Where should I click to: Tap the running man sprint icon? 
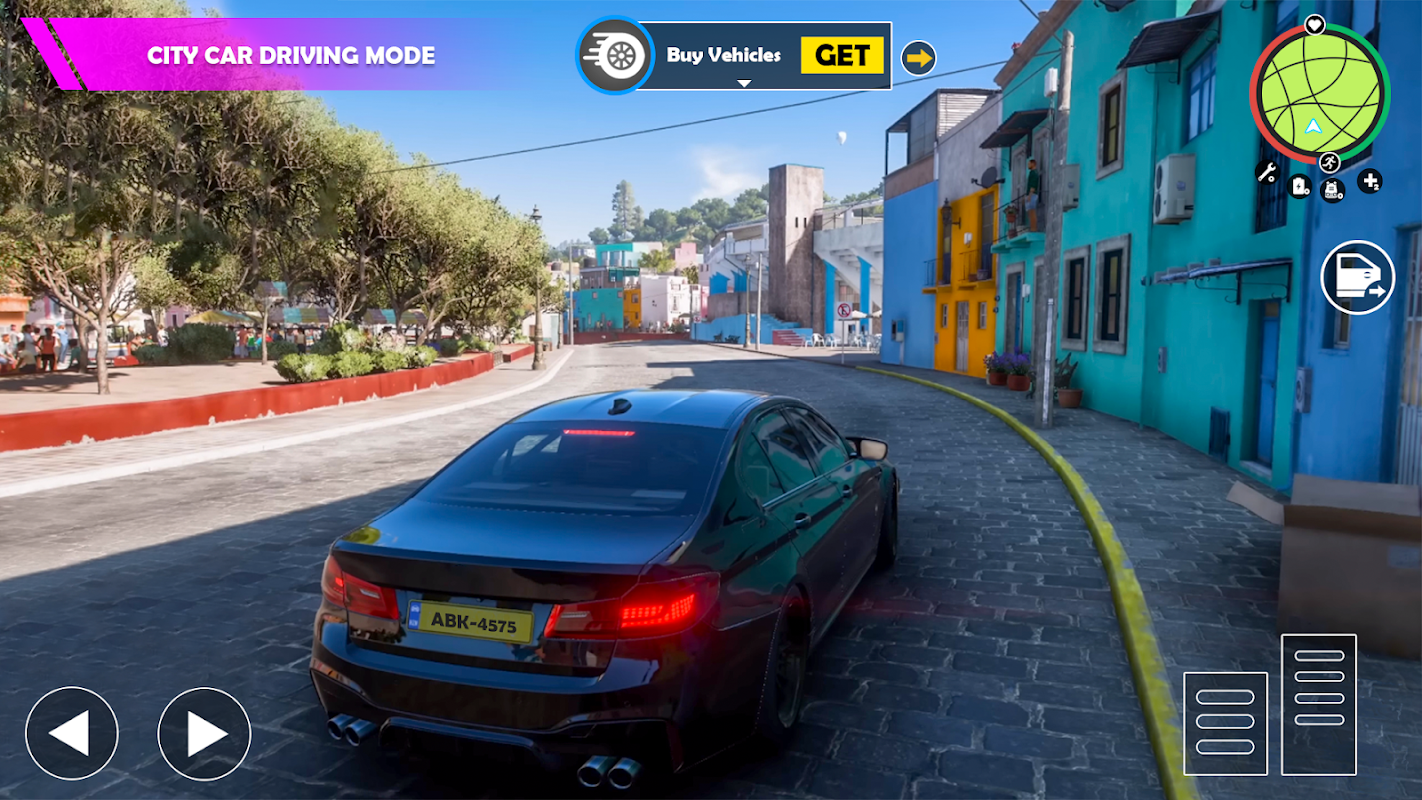pyautogui.click(x=1329, y=162)
